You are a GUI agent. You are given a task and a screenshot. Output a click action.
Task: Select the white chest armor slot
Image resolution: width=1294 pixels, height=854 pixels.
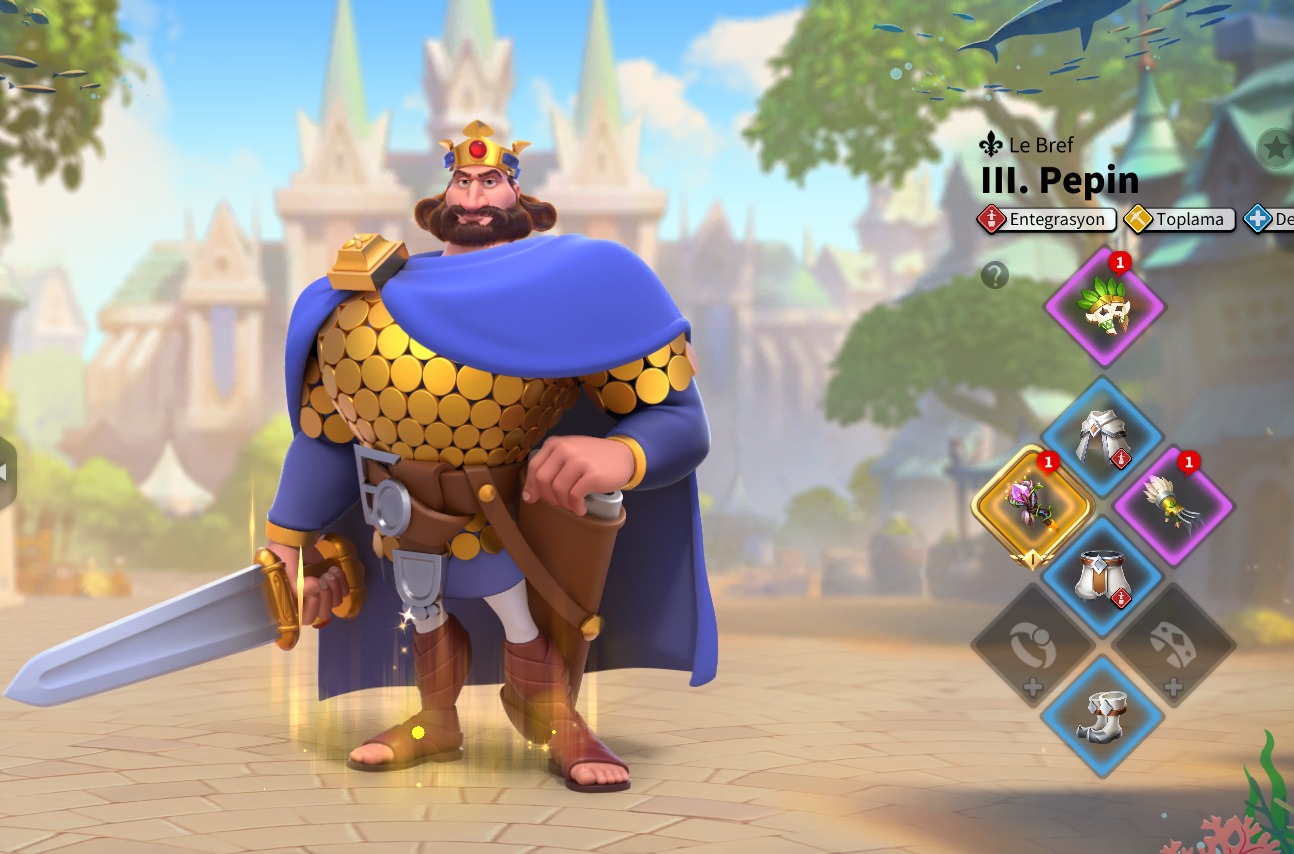click(x=1103, y=437)
